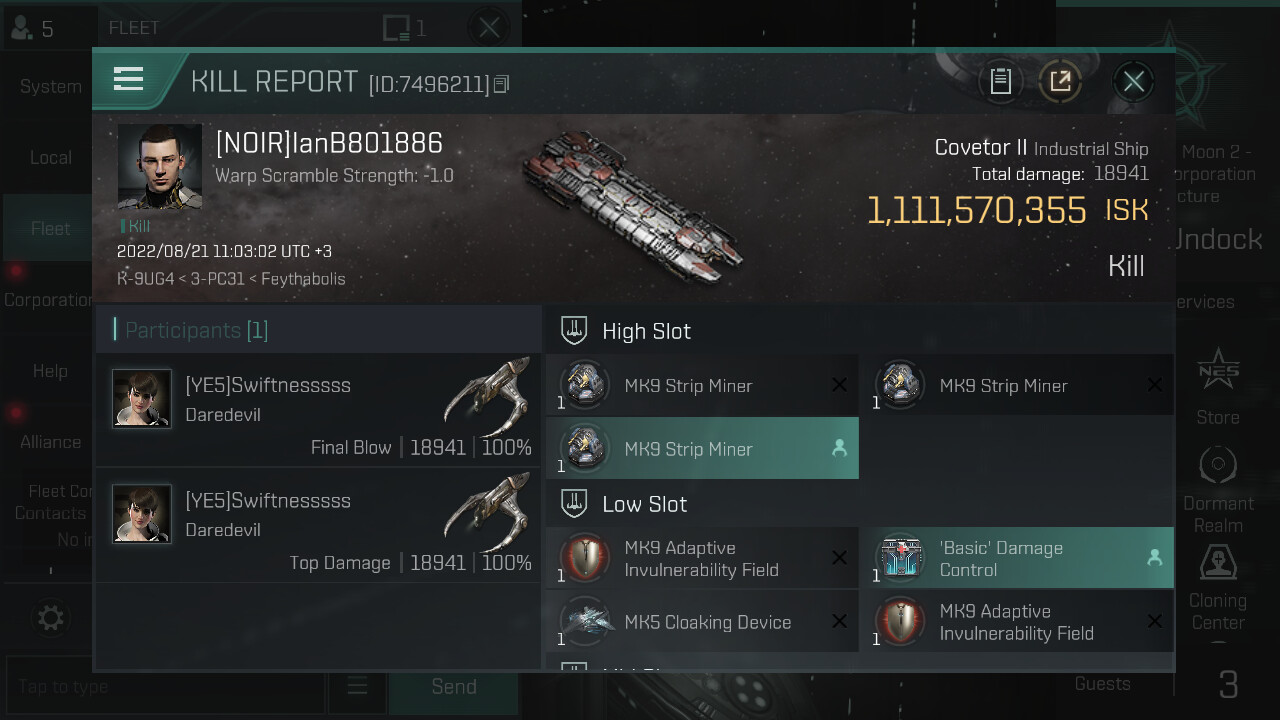Close the Fleet panel
The width and height of the screenshot is (1280, 720).
(489, 27)
